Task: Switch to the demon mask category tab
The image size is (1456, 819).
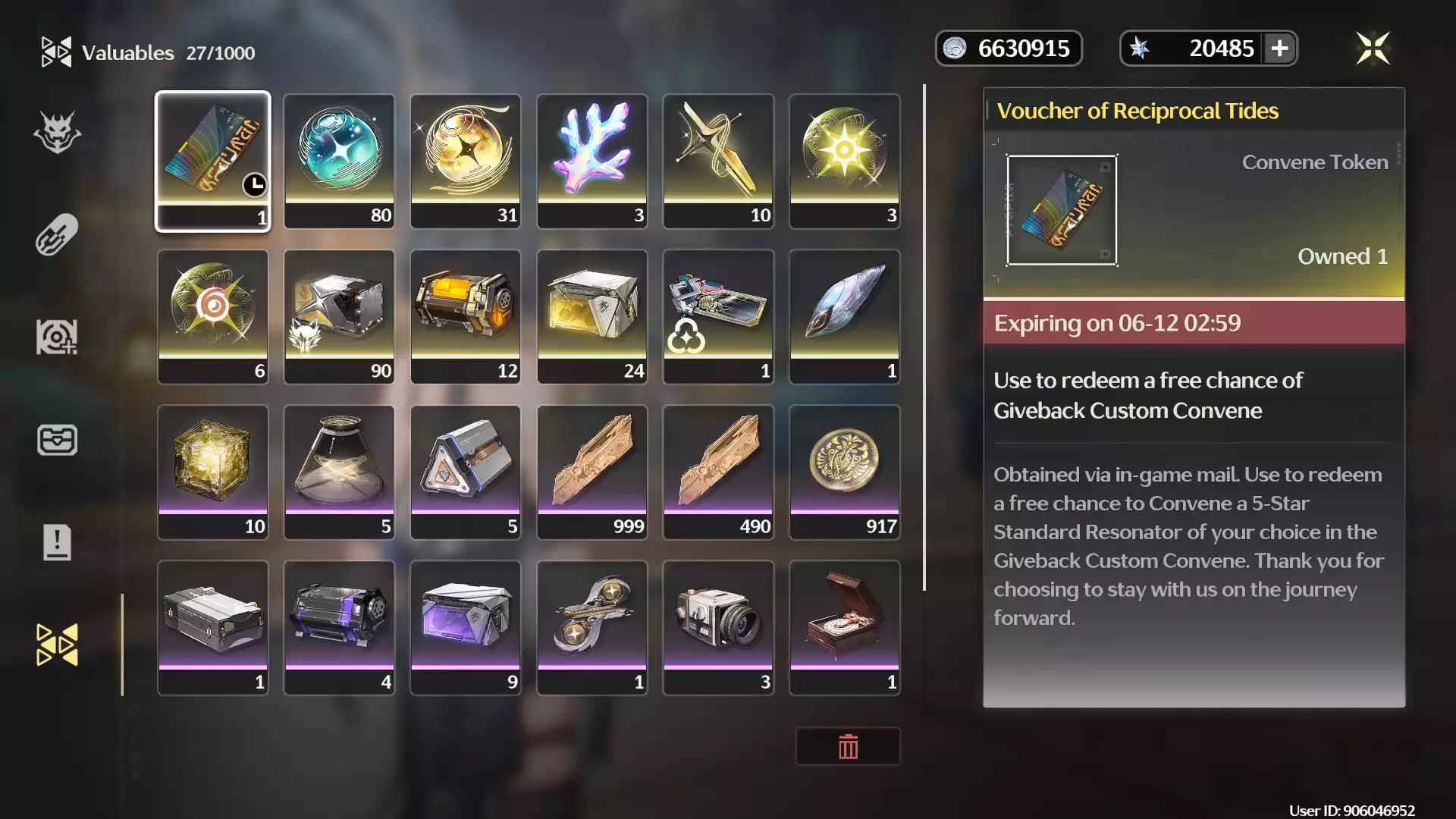Action: 57,132
